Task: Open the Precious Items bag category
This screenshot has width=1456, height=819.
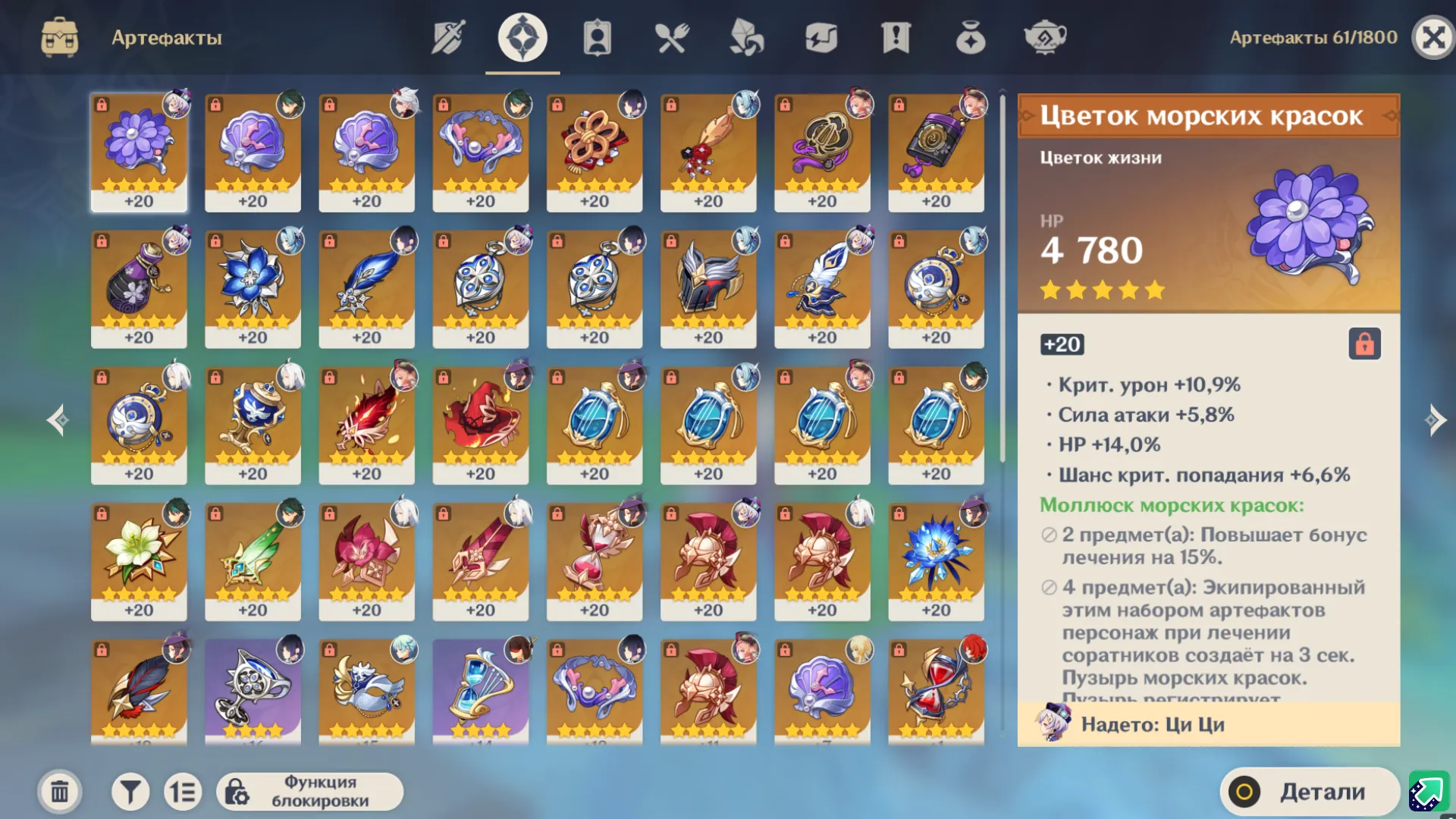Action: 972,36
